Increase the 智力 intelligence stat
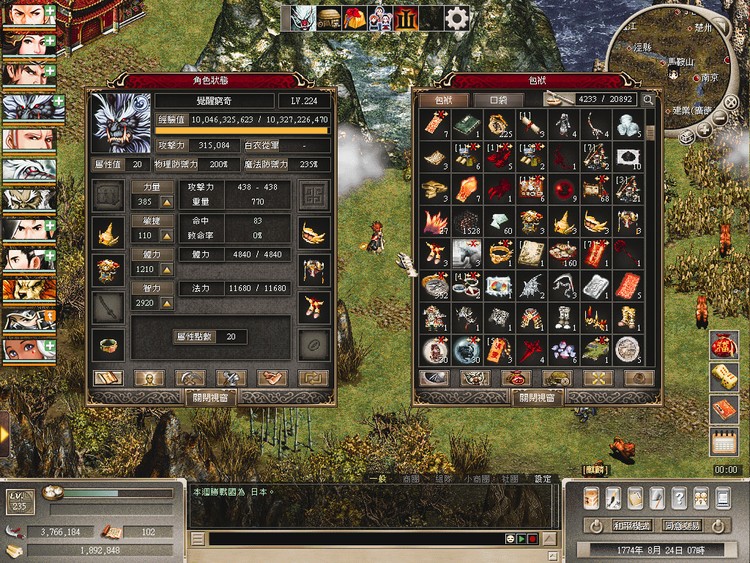 [167, 304]
